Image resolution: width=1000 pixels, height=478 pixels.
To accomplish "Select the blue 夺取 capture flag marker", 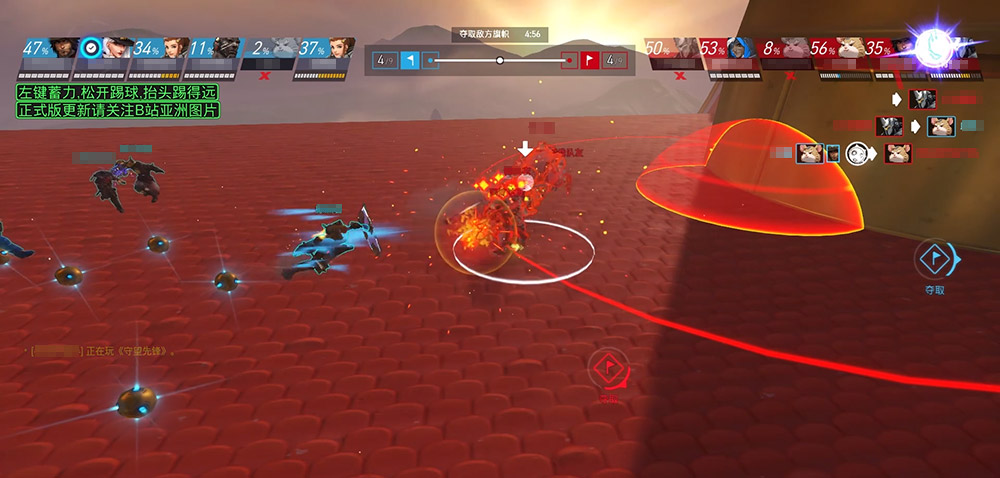I will point(935,260).
